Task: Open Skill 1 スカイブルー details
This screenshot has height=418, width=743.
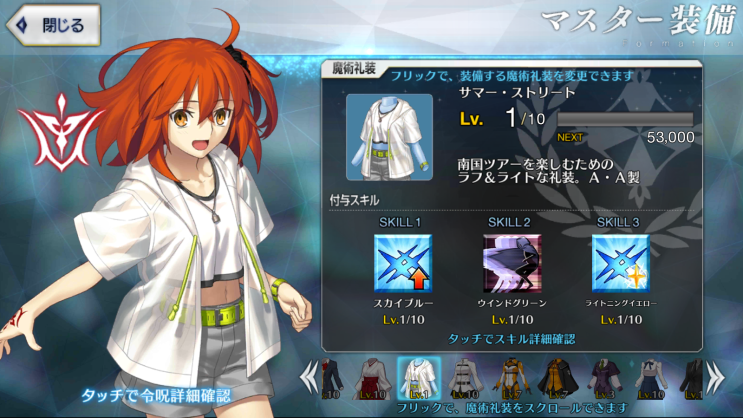Action: pos(401,262)
